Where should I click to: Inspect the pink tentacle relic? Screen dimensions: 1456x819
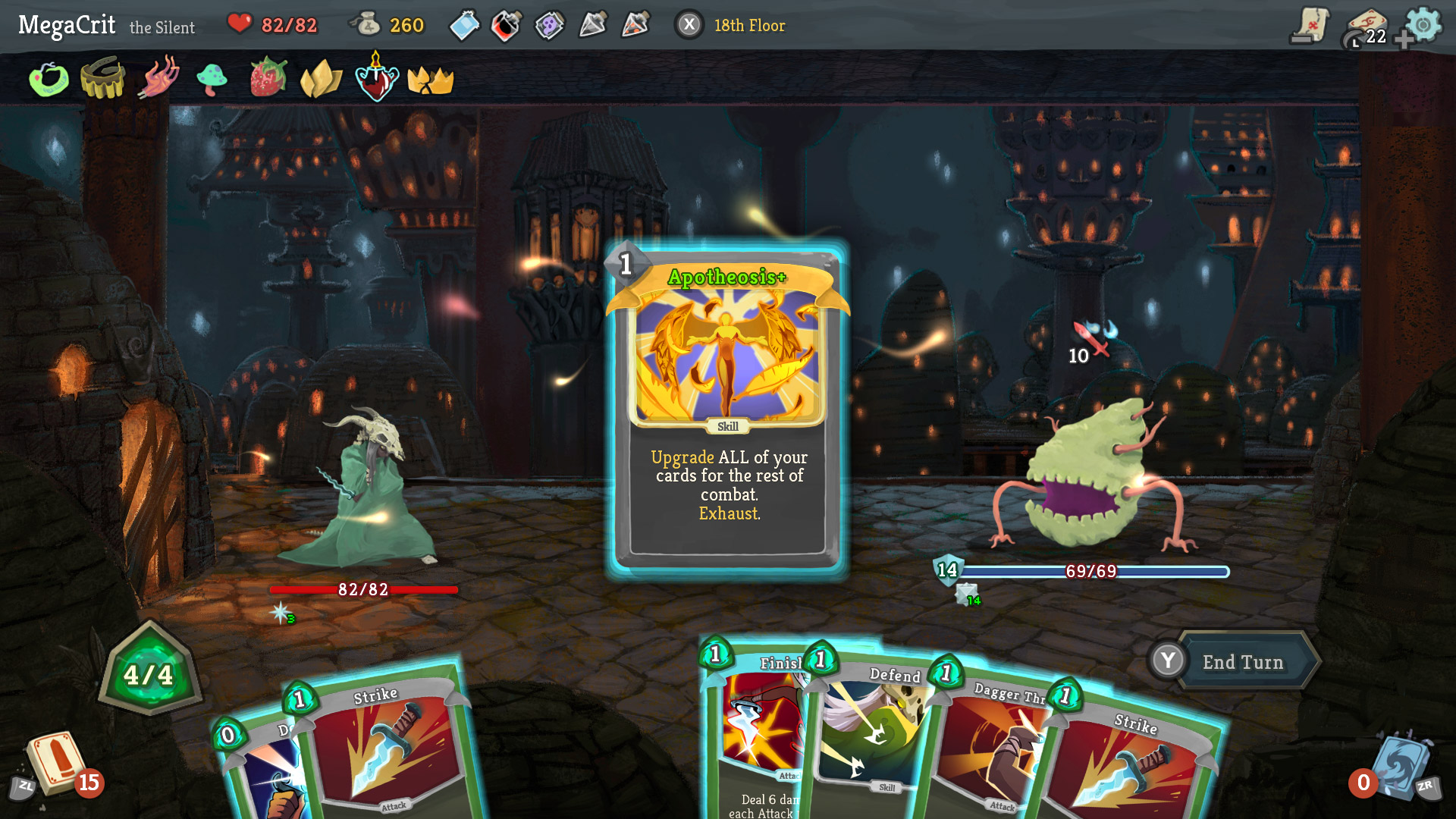[x=158, y=78]
